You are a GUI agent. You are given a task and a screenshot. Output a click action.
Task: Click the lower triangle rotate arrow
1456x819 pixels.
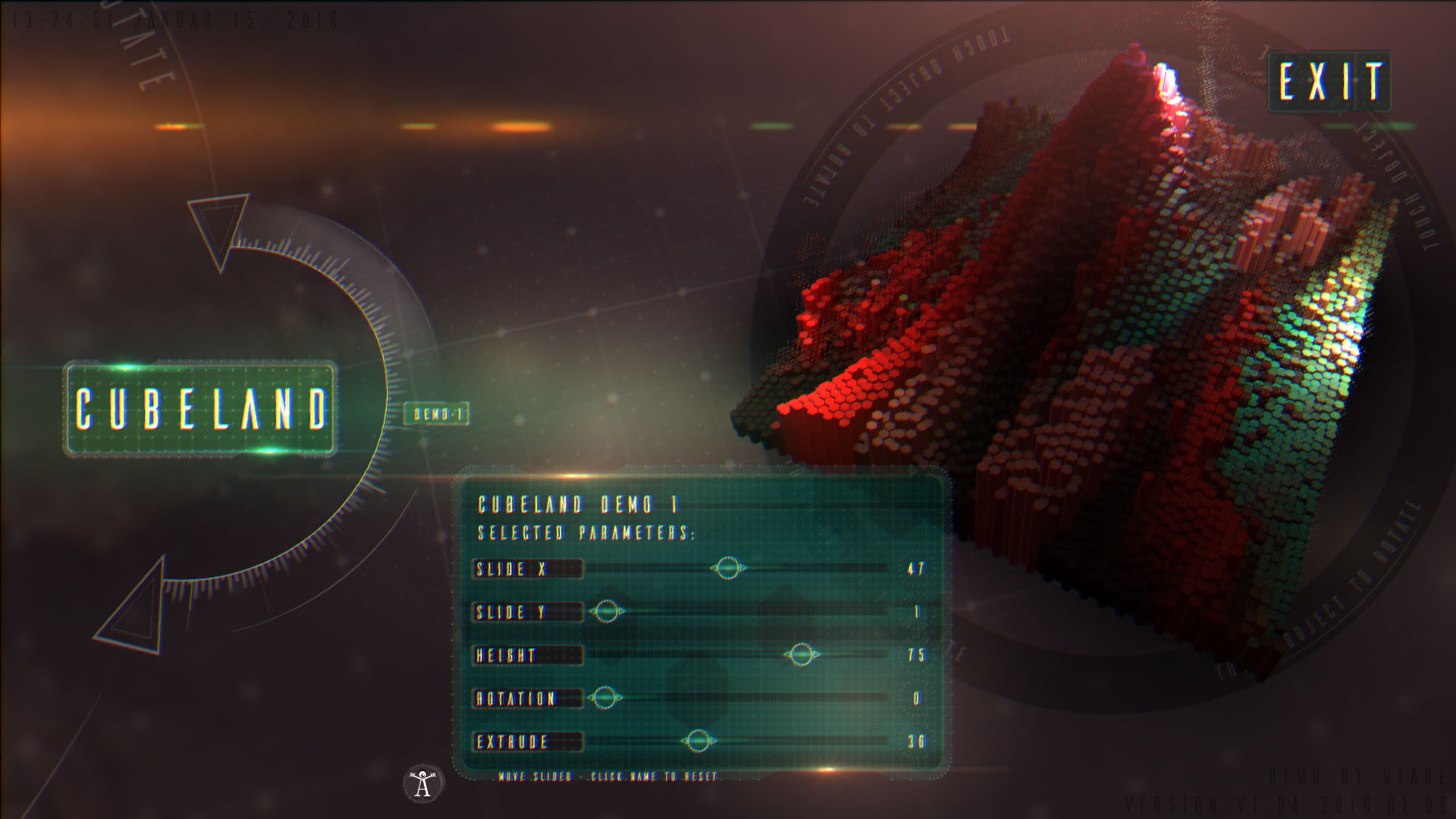(x=136, y=610)
